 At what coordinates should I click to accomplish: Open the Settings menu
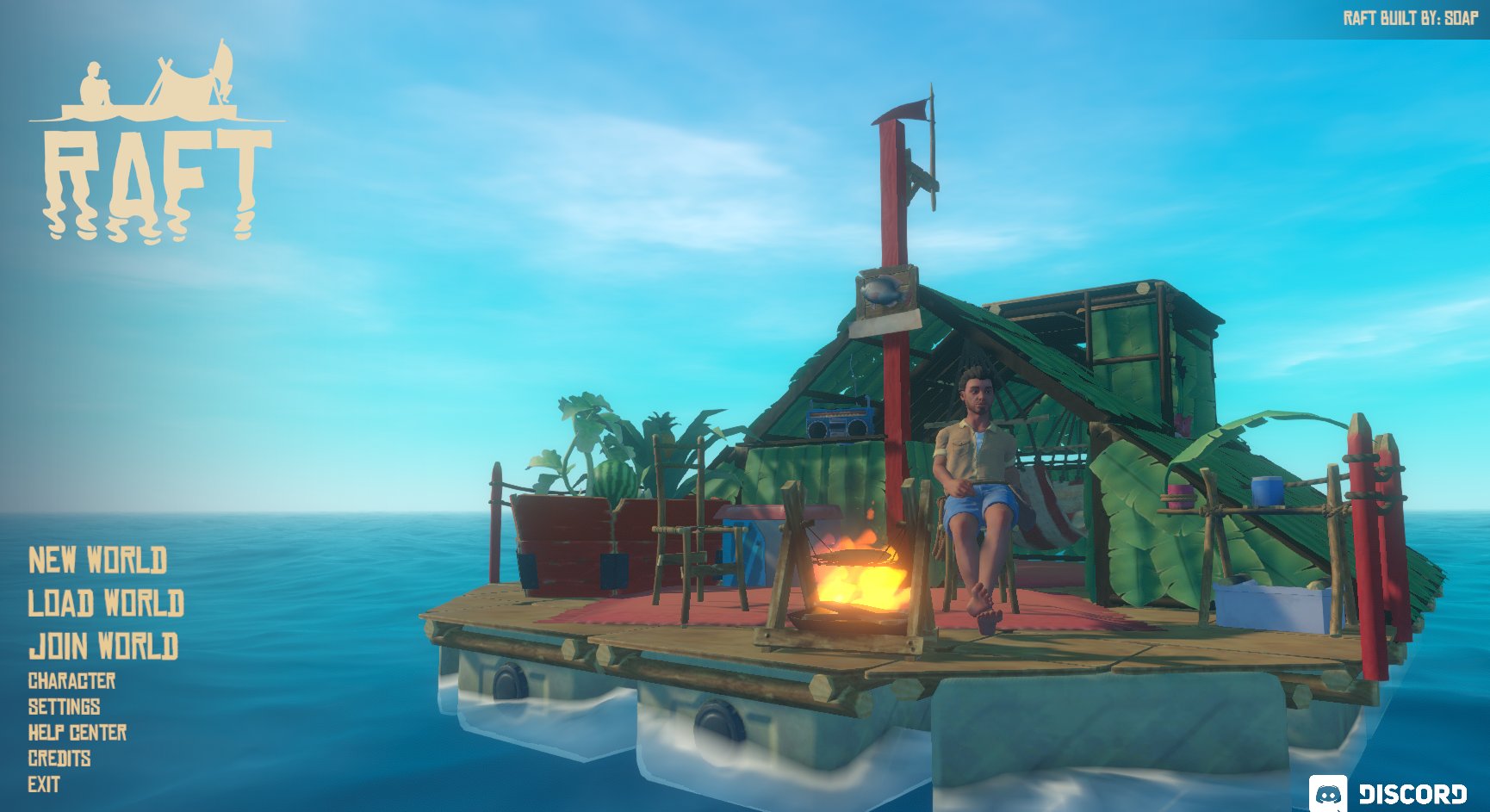65,708
